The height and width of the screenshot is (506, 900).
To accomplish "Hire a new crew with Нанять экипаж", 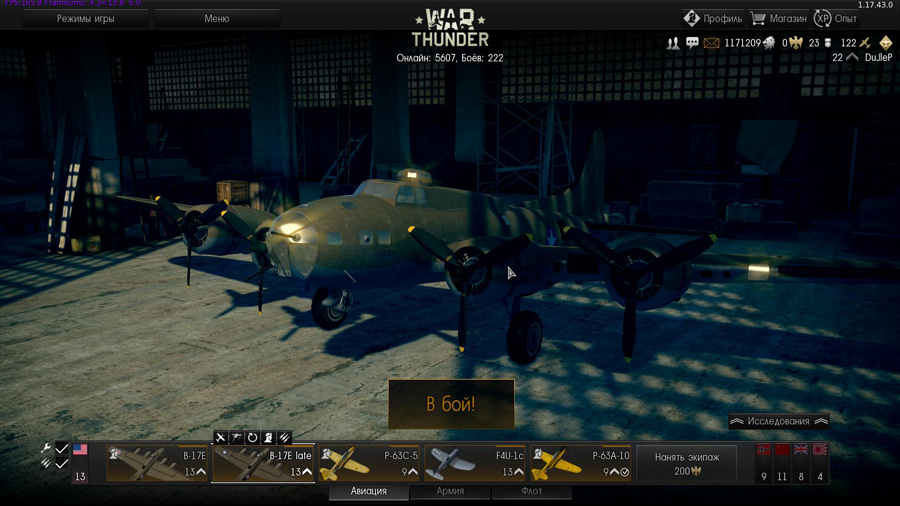I will 686,463.
